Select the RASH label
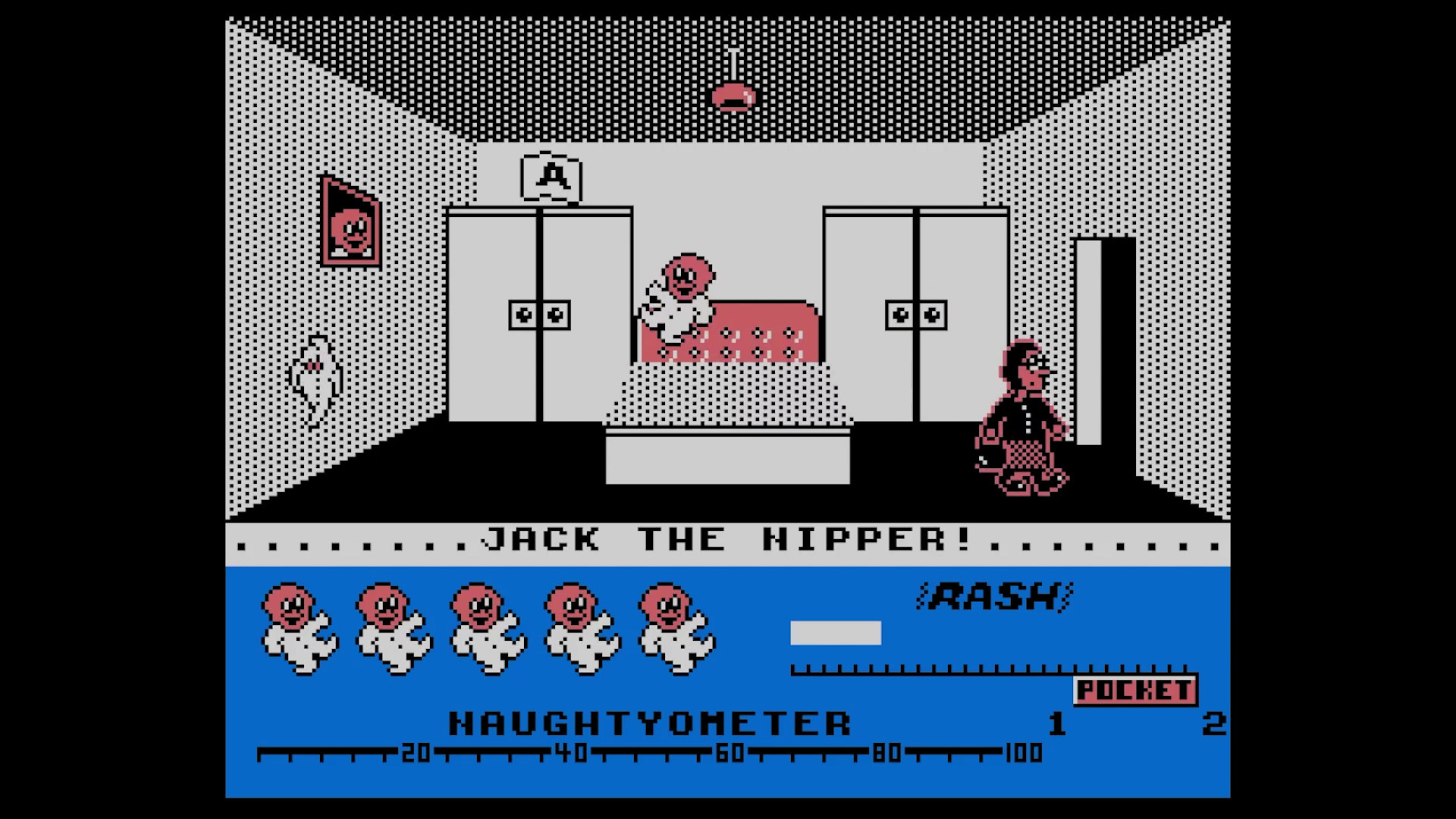Screen dimensions: 1456x819 click(x=995, y=595)
